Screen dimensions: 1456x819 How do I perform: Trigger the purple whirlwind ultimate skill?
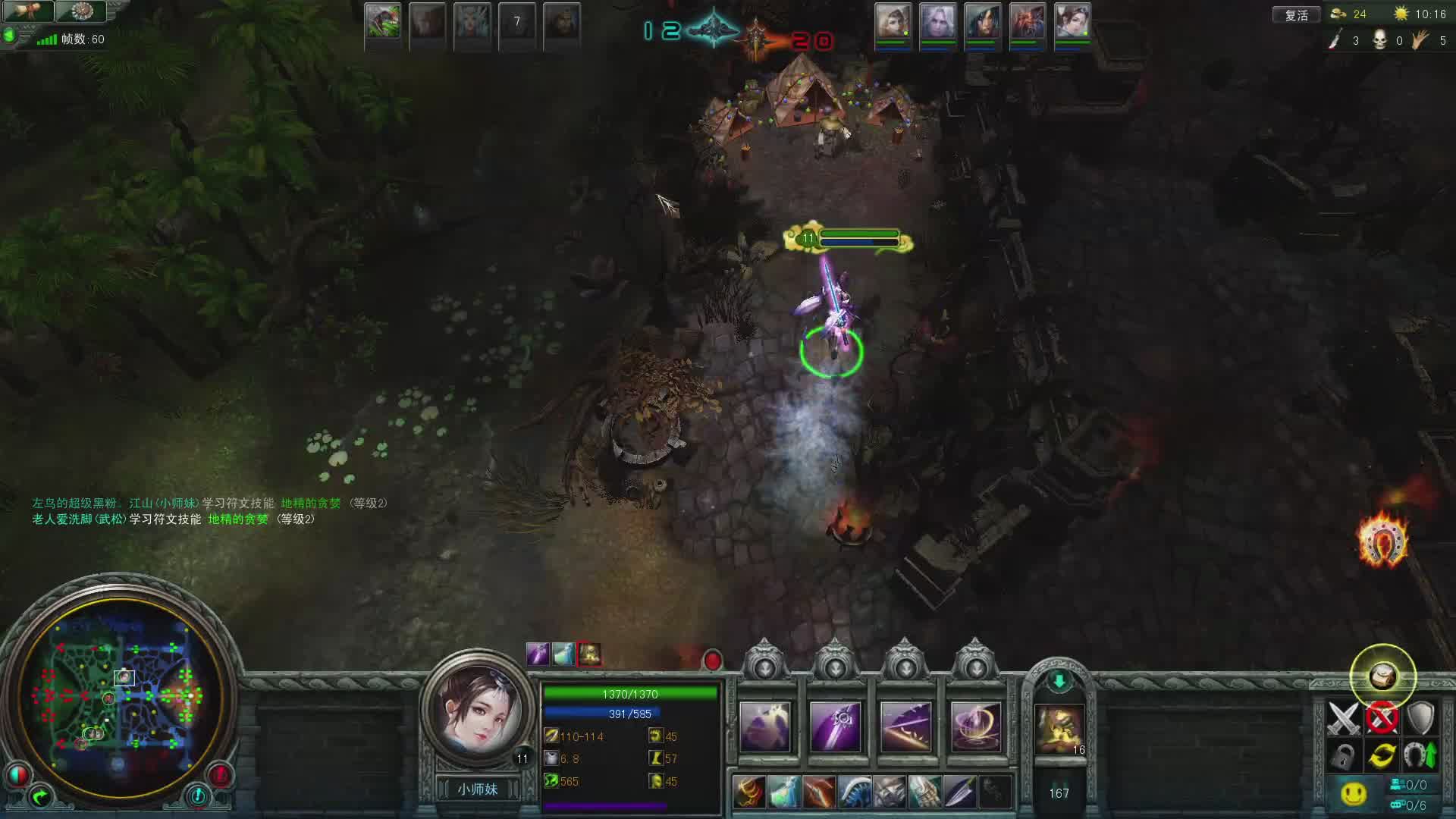976,727
